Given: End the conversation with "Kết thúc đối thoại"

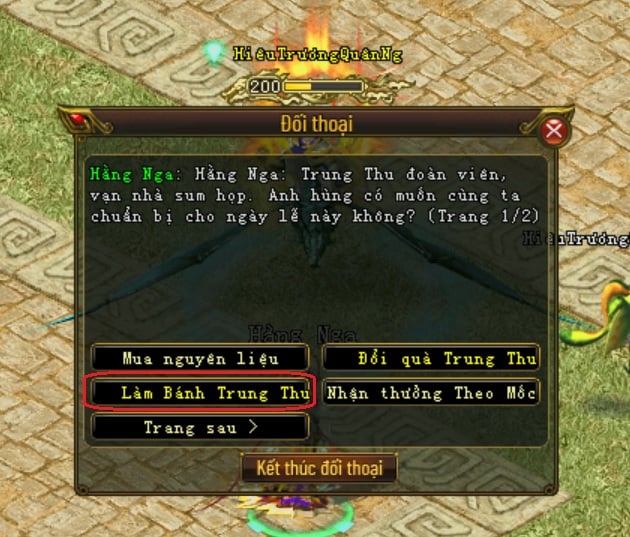Looking at the screenshot, I should (319, 467).
